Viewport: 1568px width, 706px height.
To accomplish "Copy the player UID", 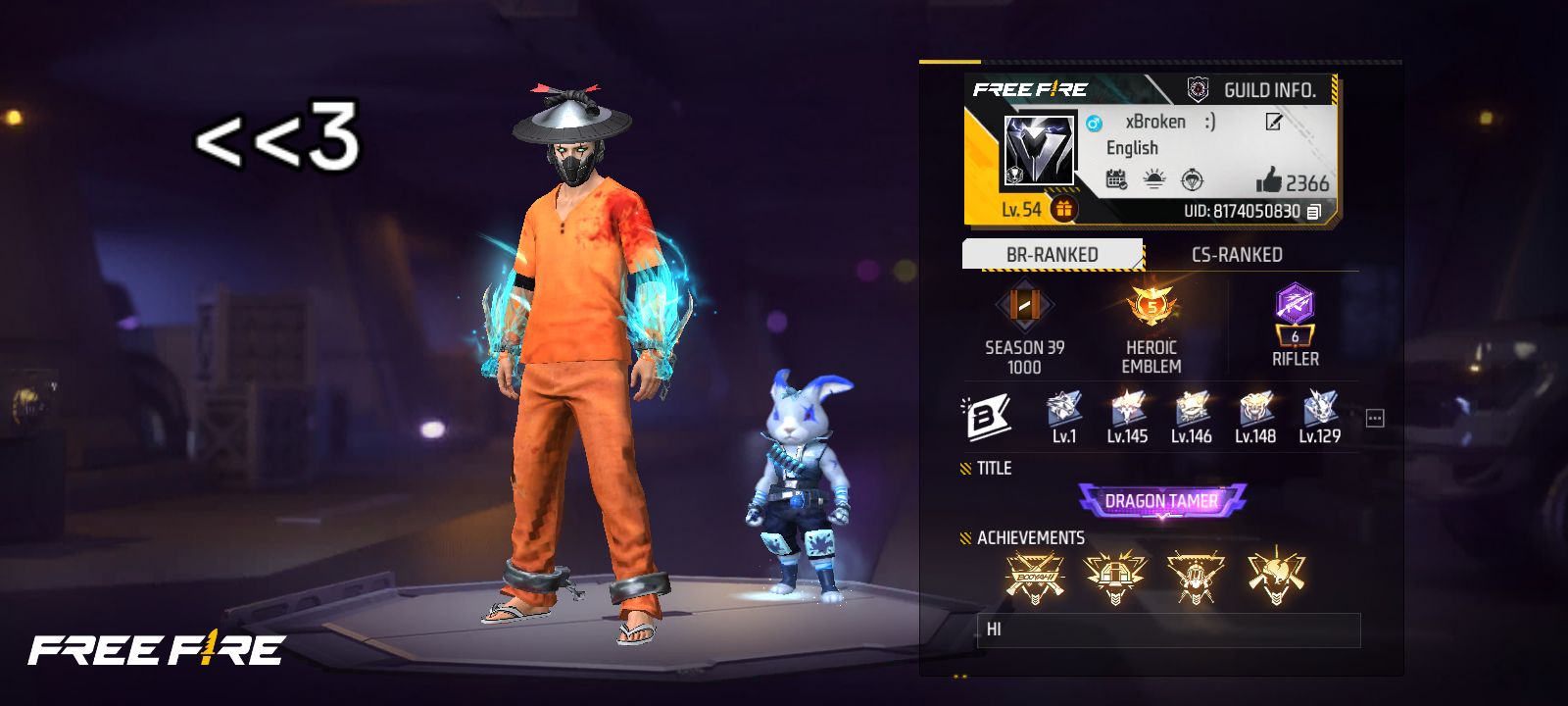I will (1314, 212).
